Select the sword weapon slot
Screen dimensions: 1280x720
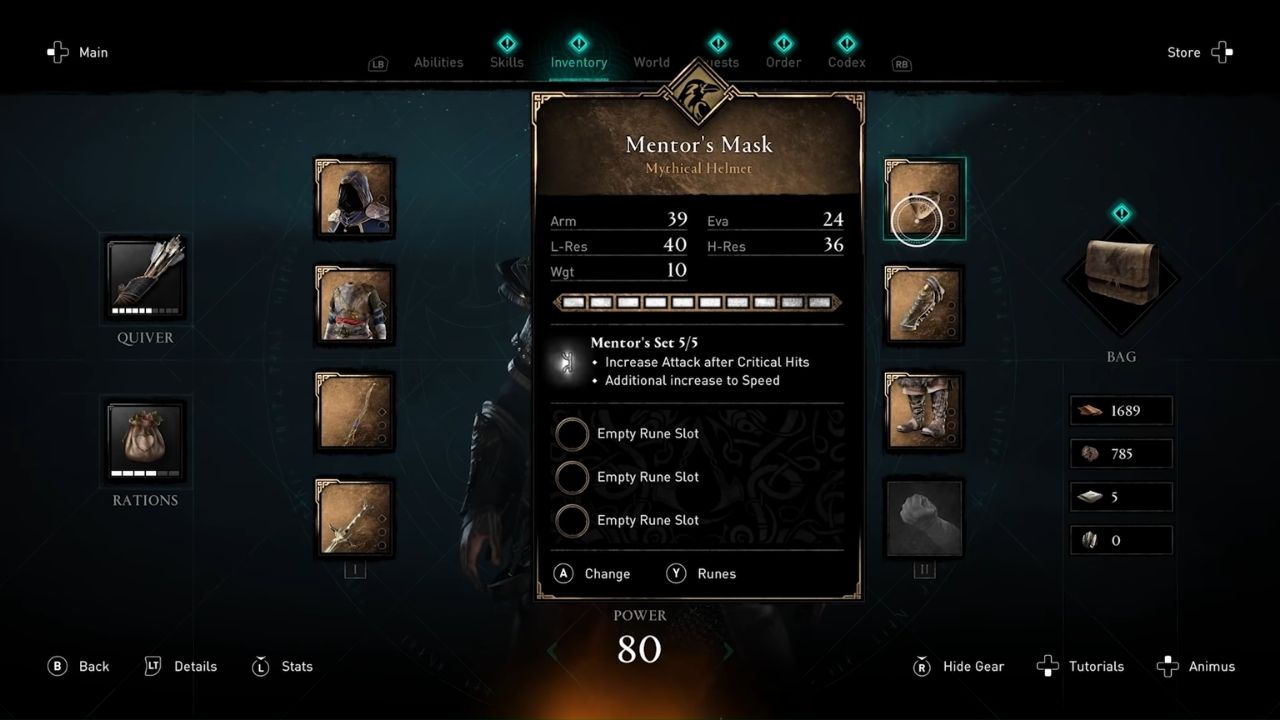click(x=354, y=517)
